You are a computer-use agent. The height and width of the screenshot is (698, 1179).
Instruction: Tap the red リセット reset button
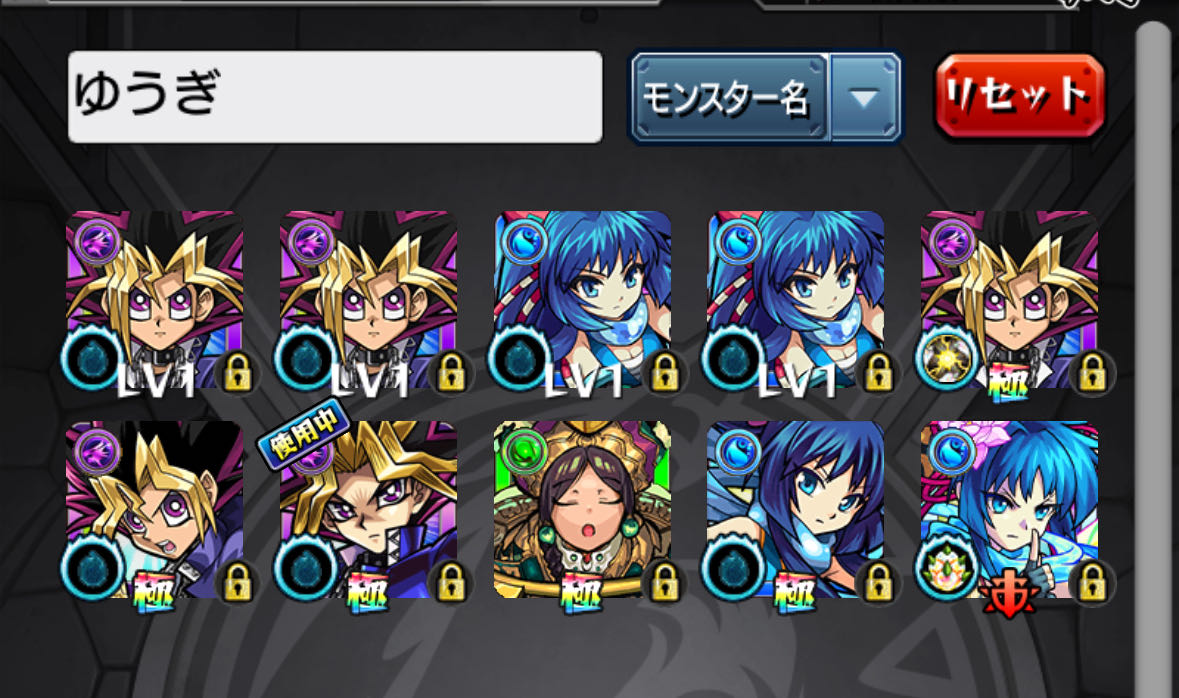tap(1019, 96)
